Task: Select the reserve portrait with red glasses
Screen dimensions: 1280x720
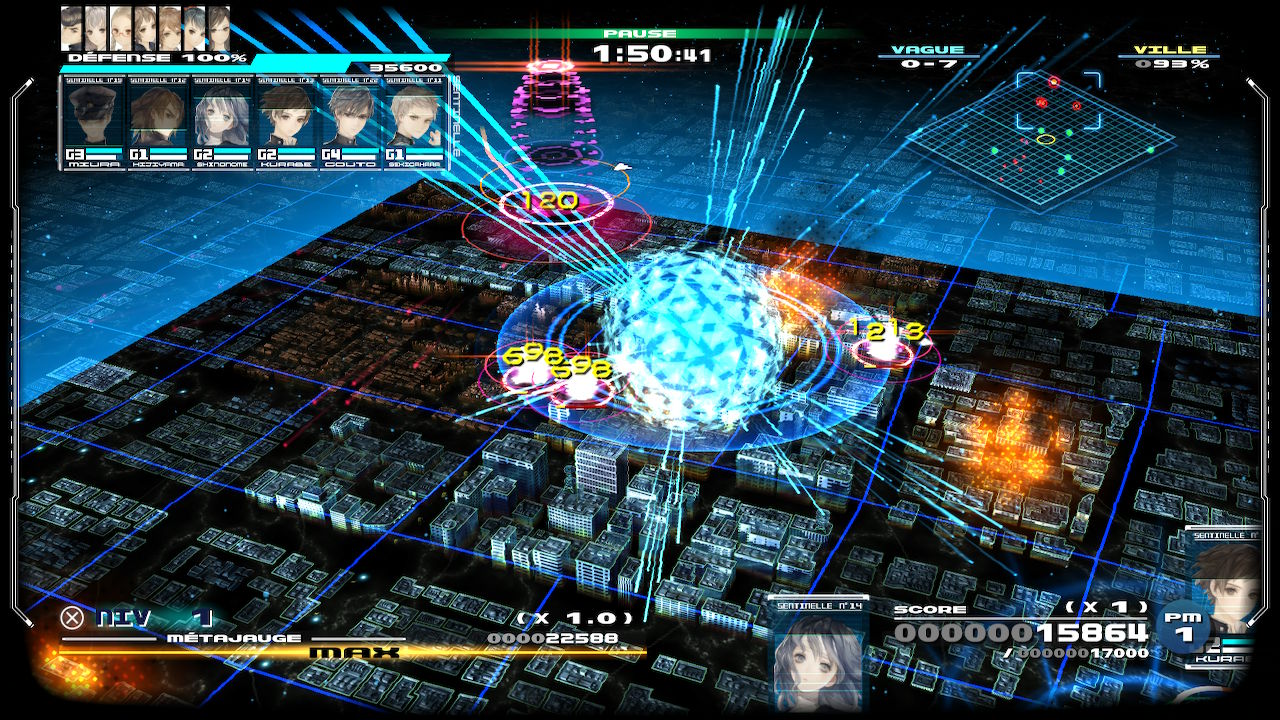Action: [x=121, y=28]
